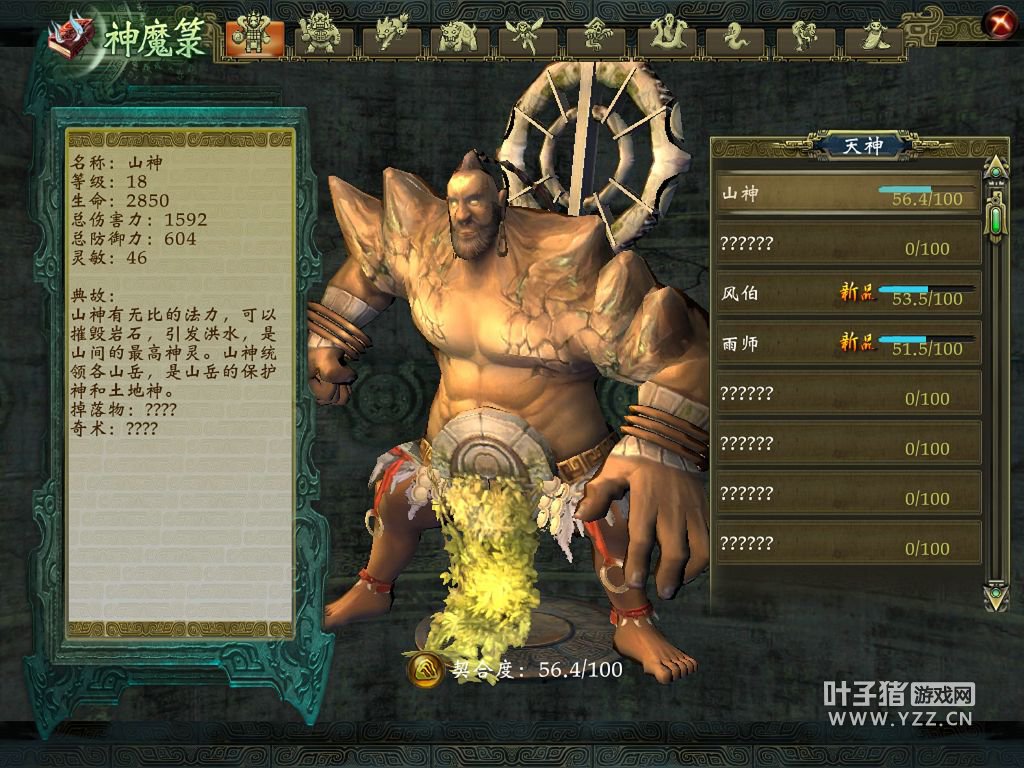Click the red book icon beside 神魔箓

(x=70, y=38)
